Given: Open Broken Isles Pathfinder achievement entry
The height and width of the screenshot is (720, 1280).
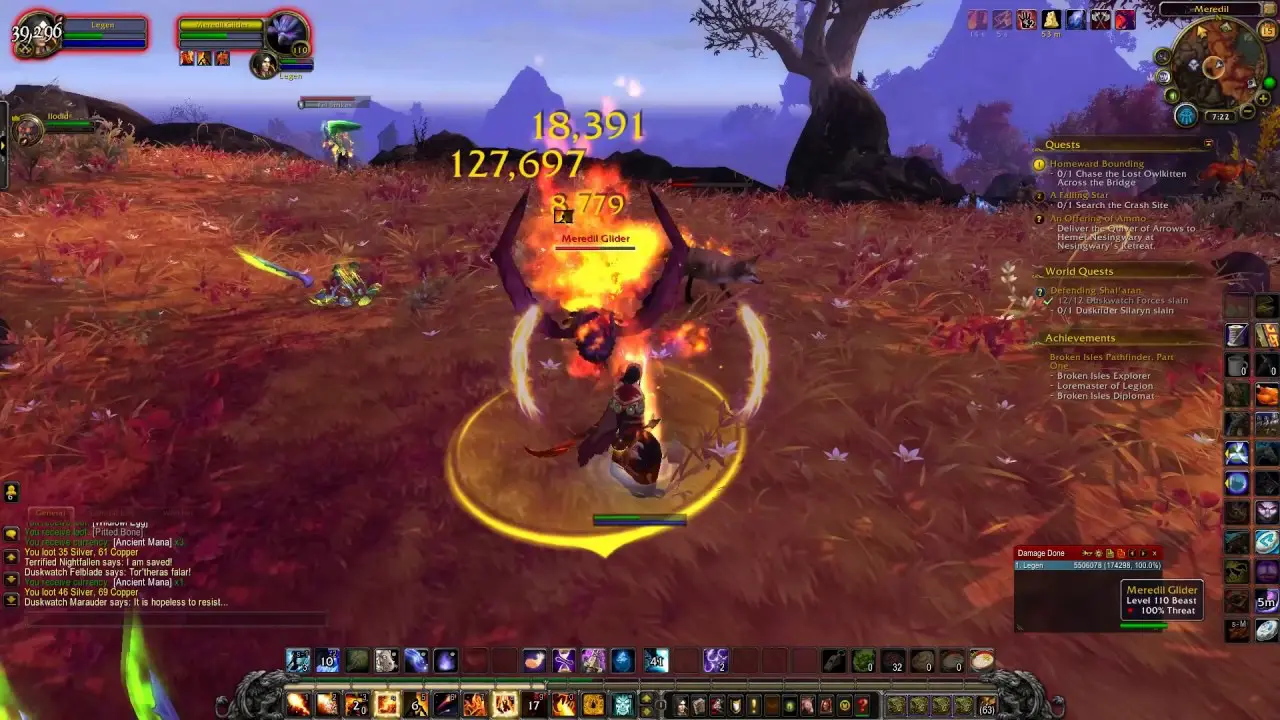Looking at the screenshot, I should pos(1111,357).
